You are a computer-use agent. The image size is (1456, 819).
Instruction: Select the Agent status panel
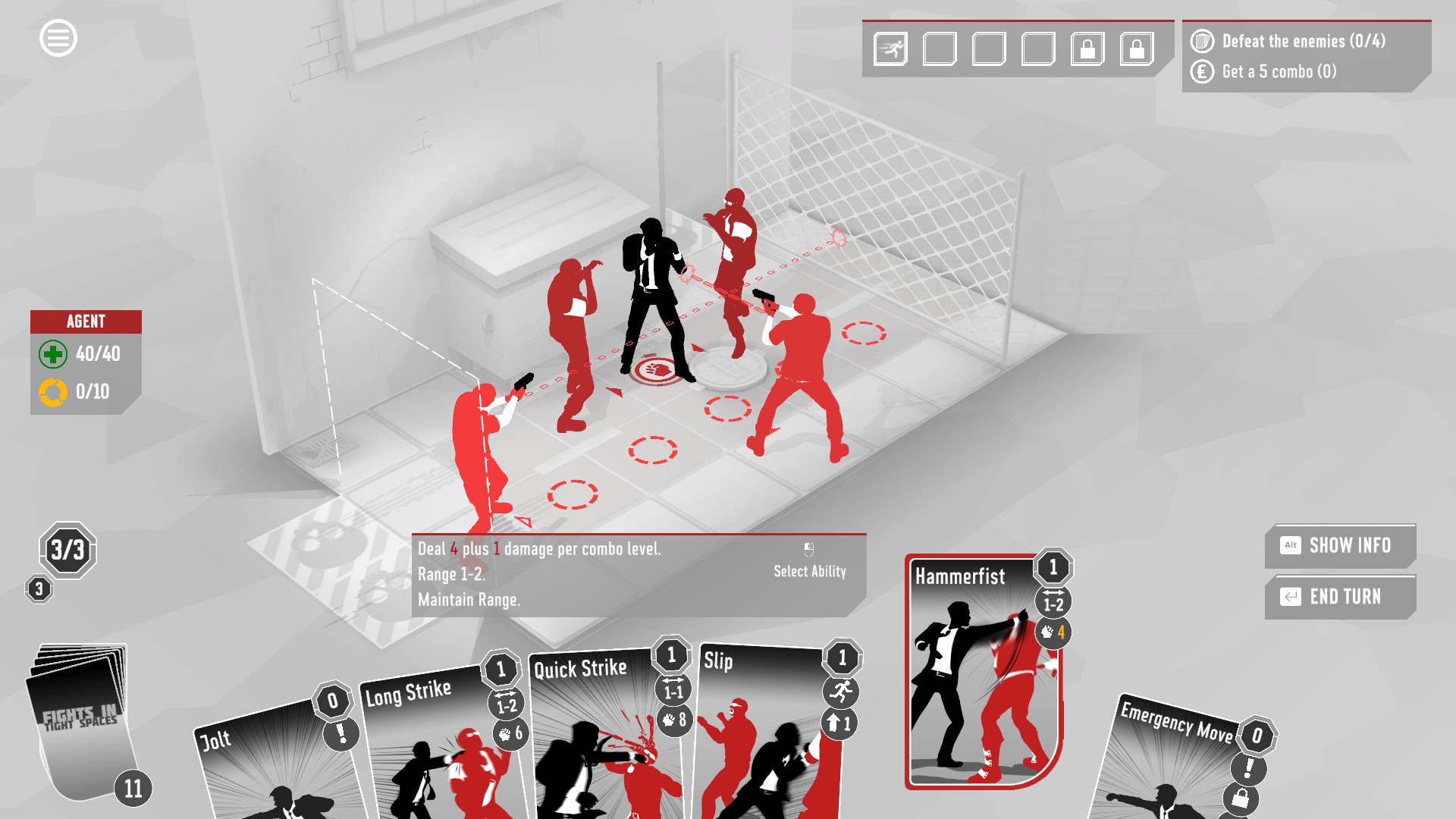pyautogui.click(x=86, y=362)
